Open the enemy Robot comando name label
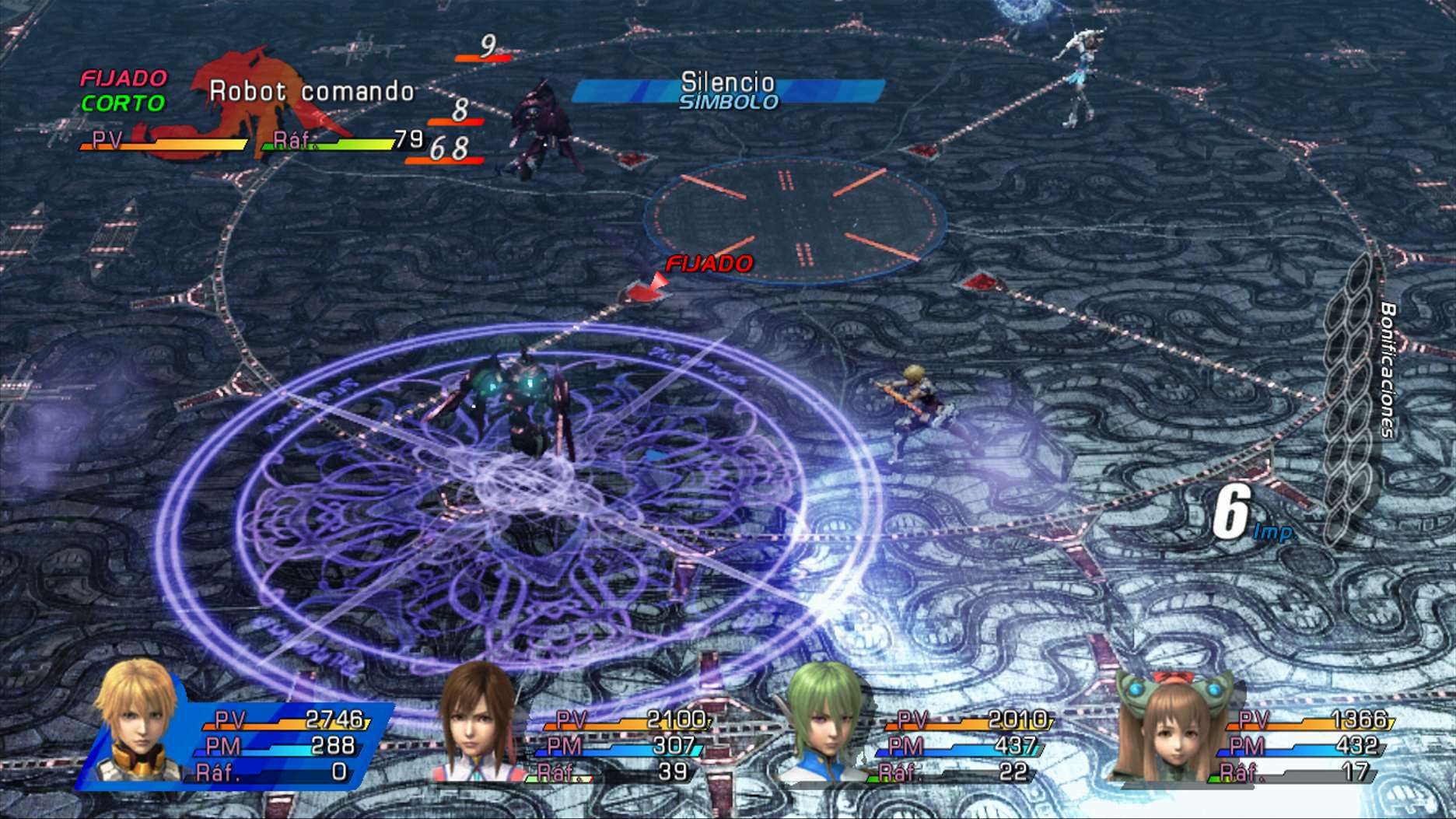 tap(310, 91)
